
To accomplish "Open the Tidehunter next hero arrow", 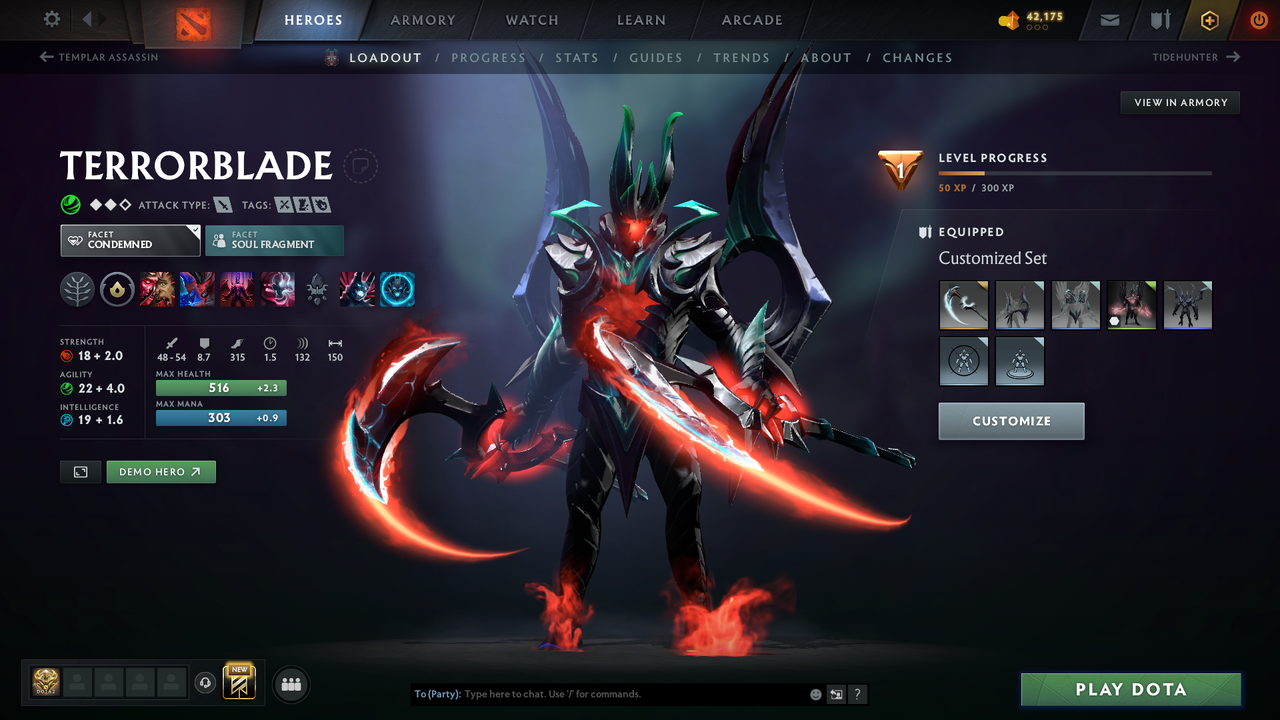I will point(1233,57).
